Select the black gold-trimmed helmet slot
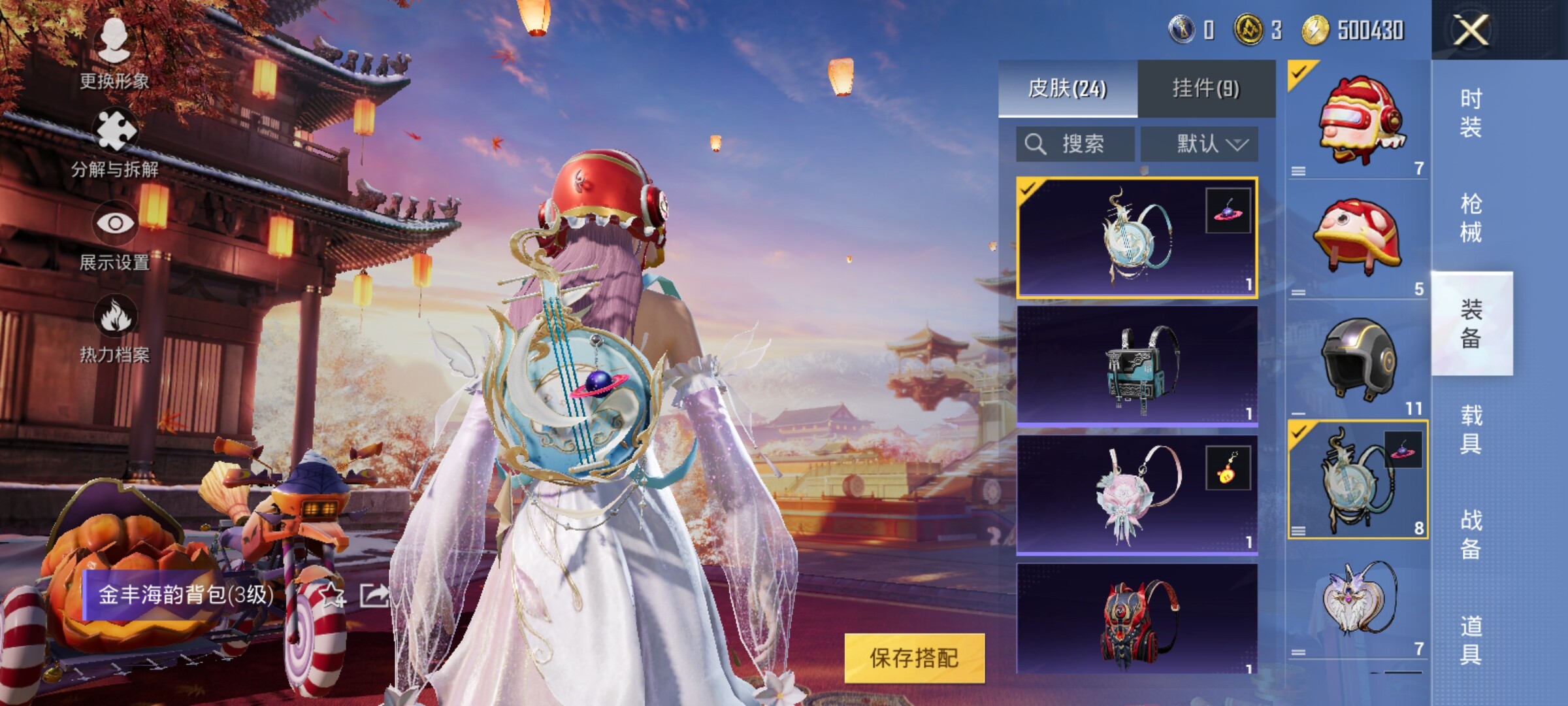The height and width of the screenshot is (706, 1568). coord(1358,358)
